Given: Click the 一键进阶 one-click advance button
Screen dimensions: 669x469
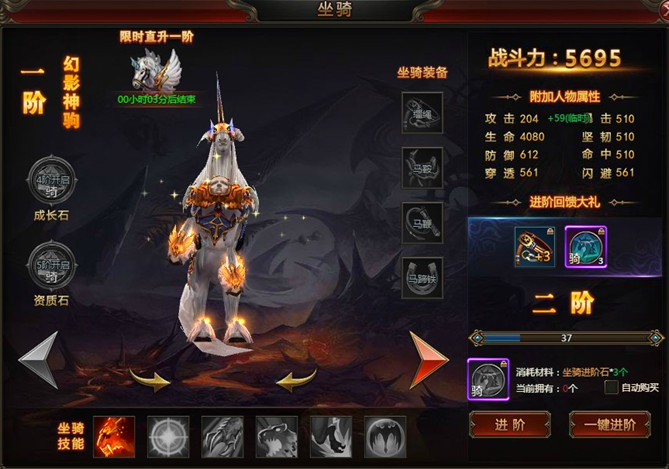Looking at the screenshot, I should tap(609, 424).
